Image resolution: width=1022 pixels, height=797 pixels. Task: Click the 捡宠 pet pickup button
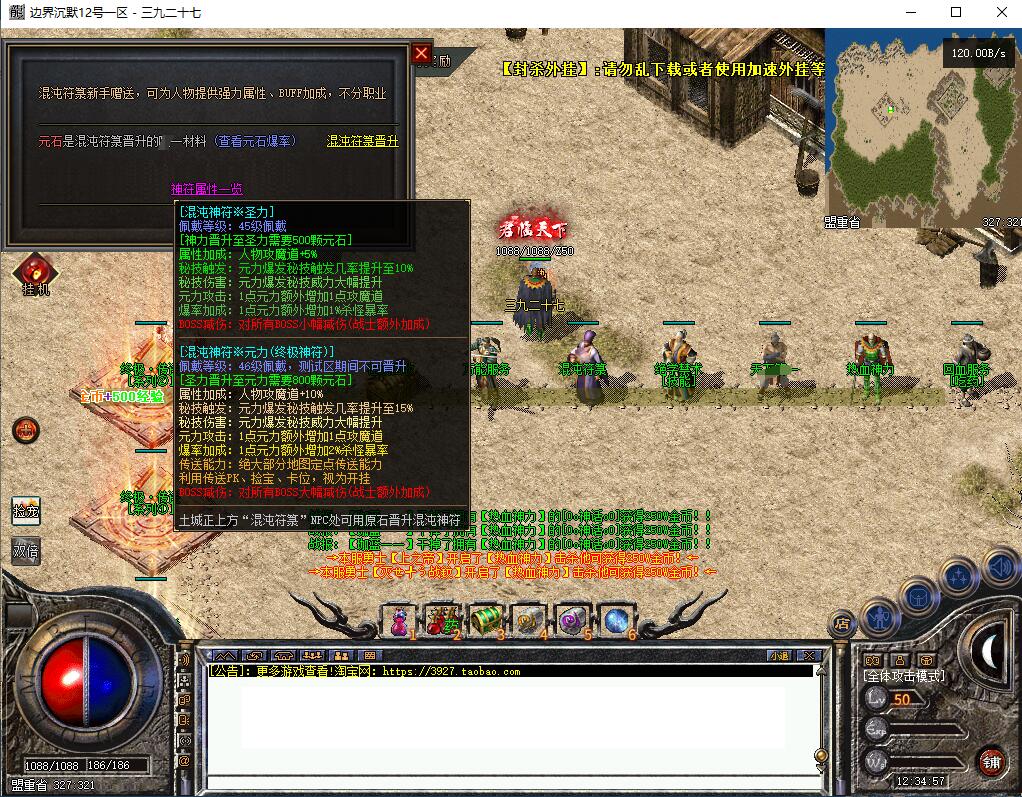pyautogui.click(x=26, y=511)
